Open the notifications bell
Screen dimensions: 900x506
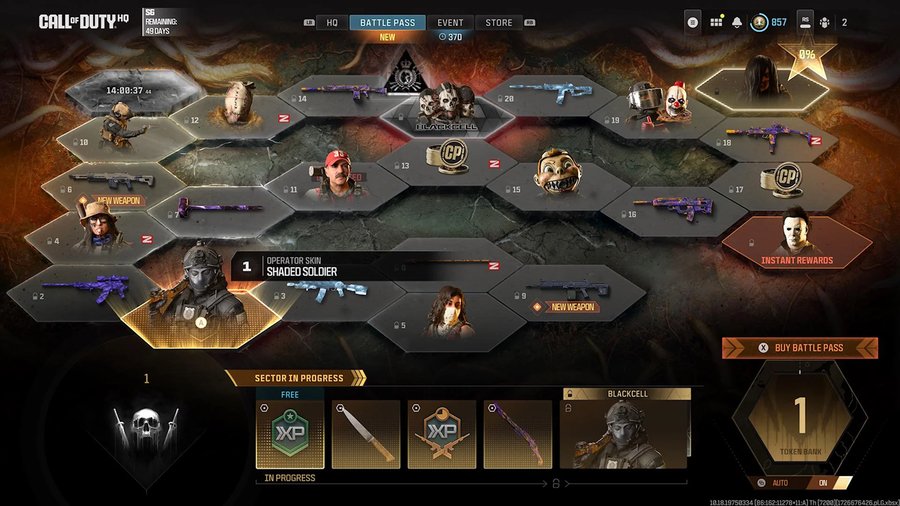[x=737, y=22]
